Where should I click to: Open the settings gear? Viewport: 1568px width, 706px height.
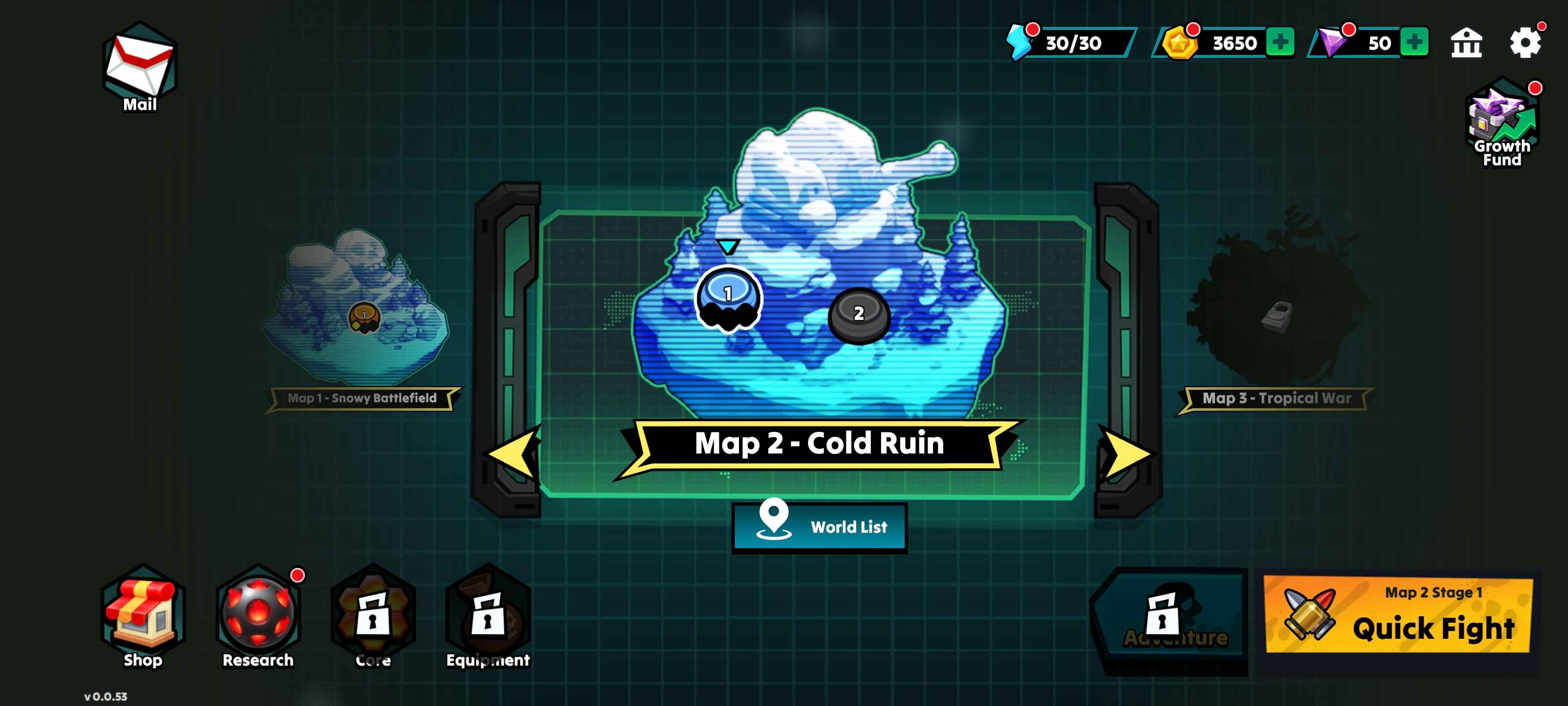point(1525,43)
